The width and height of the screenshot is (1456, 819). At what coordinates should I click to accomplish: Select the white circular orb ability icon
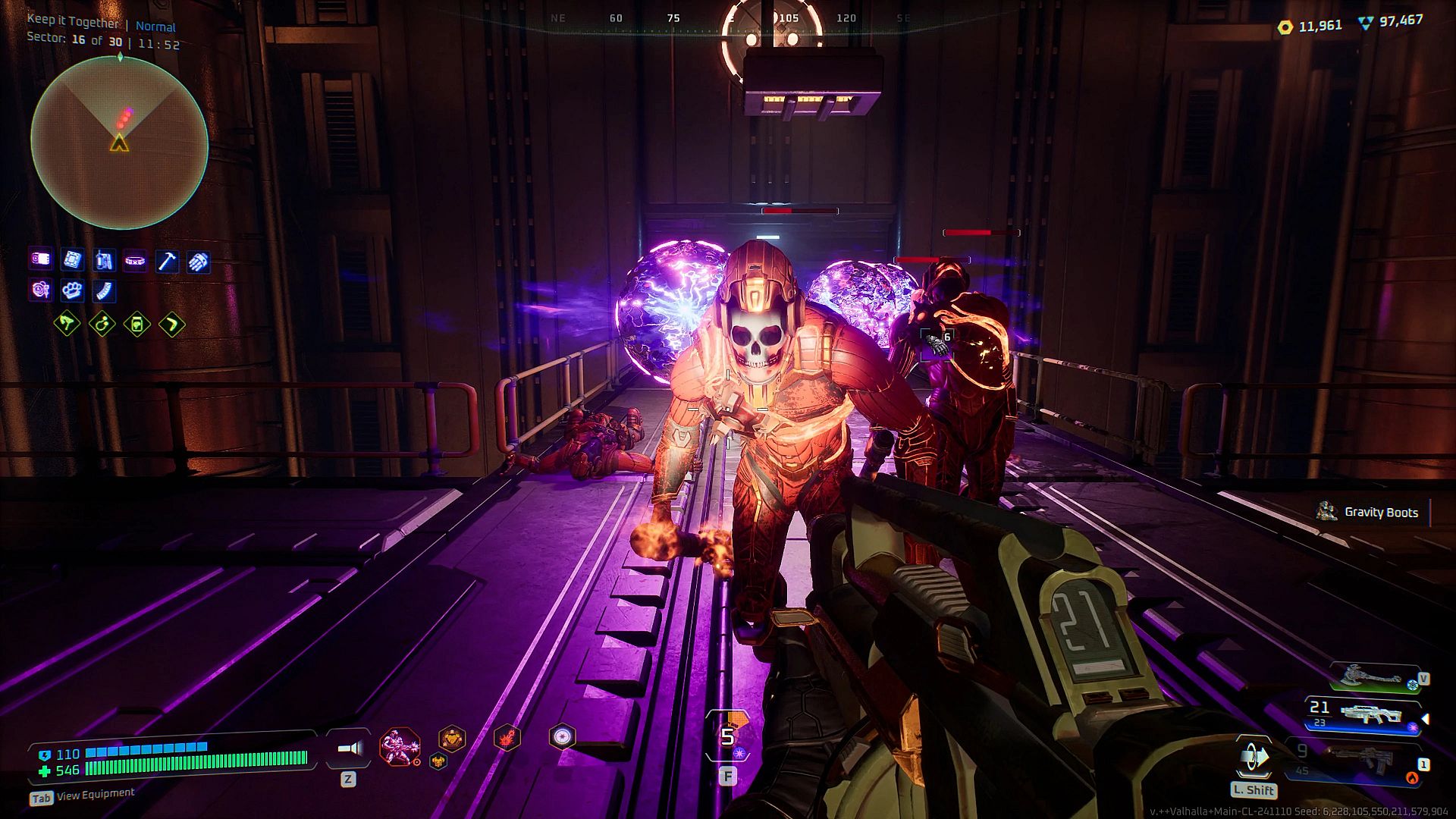pos(562,736)
